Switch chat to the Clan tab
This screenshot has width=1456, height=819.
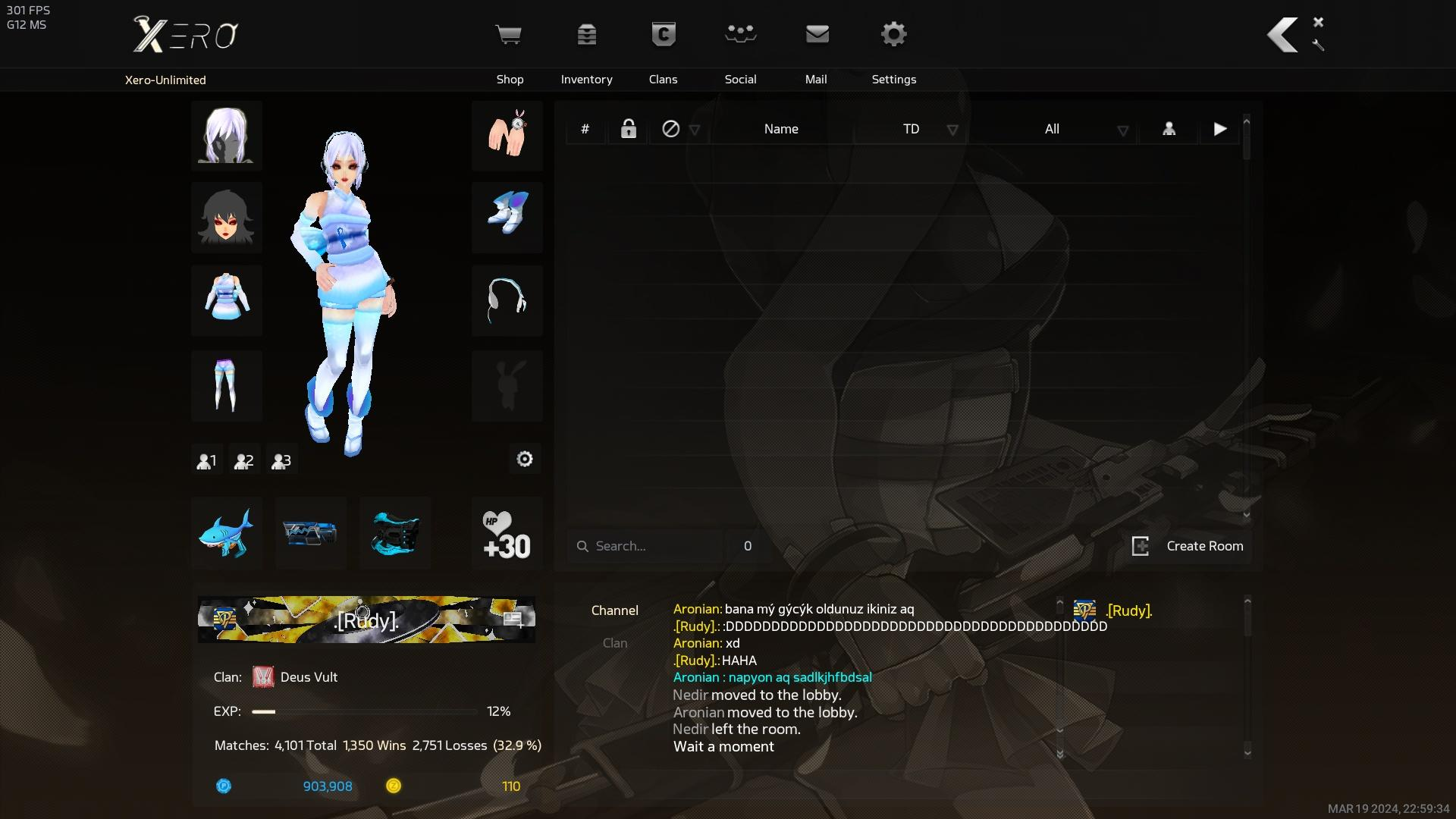click(x=614, y=643)
